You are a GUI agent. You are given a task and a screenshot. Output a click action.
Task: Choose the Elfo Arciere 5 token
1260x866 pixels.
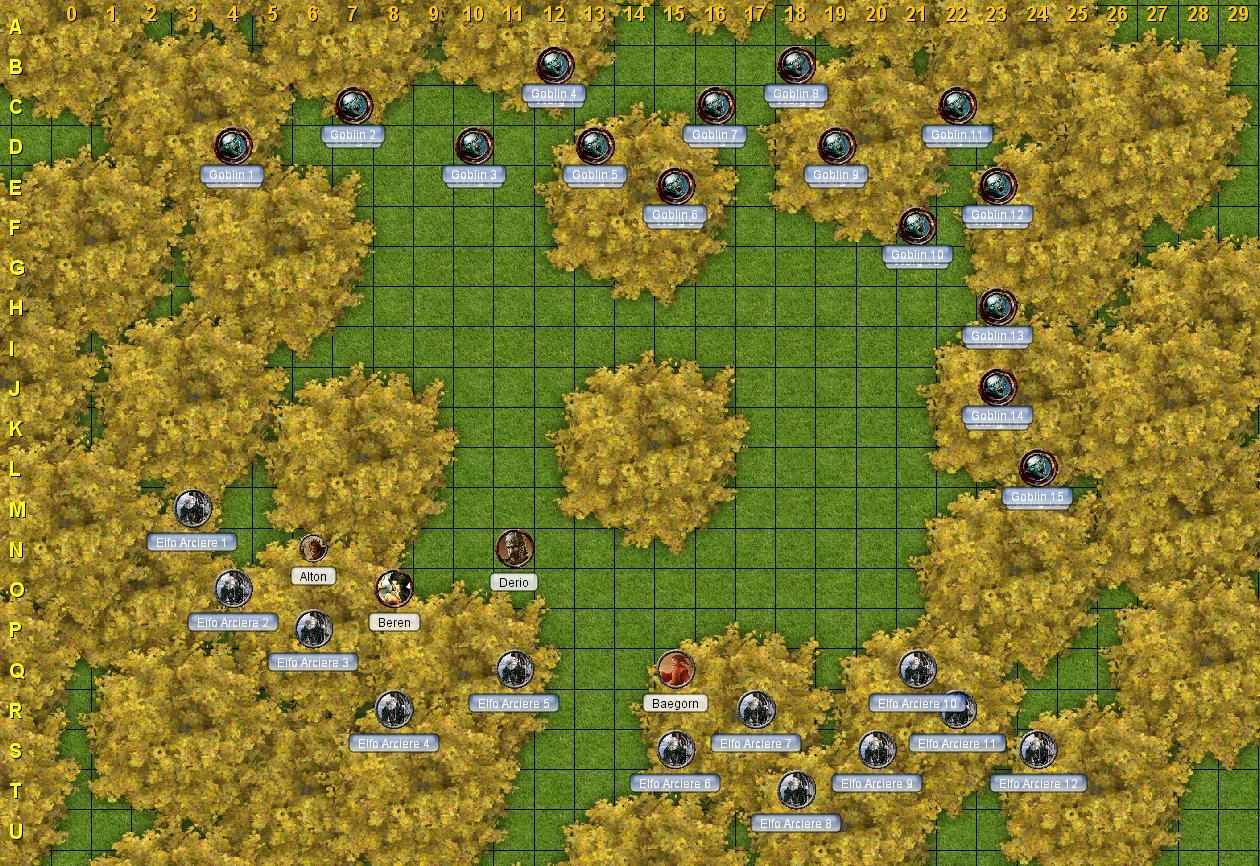point(515,669)
